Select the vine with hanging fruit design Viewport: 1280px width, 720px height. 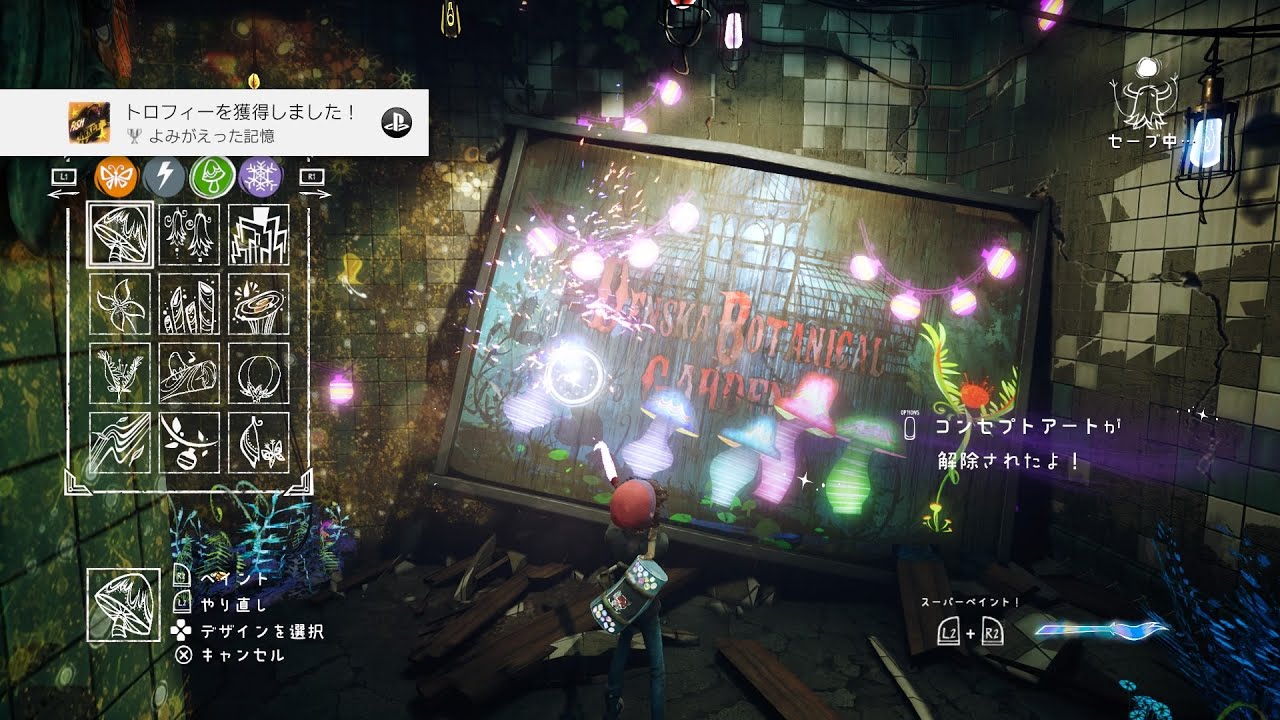tap(189, 442)
